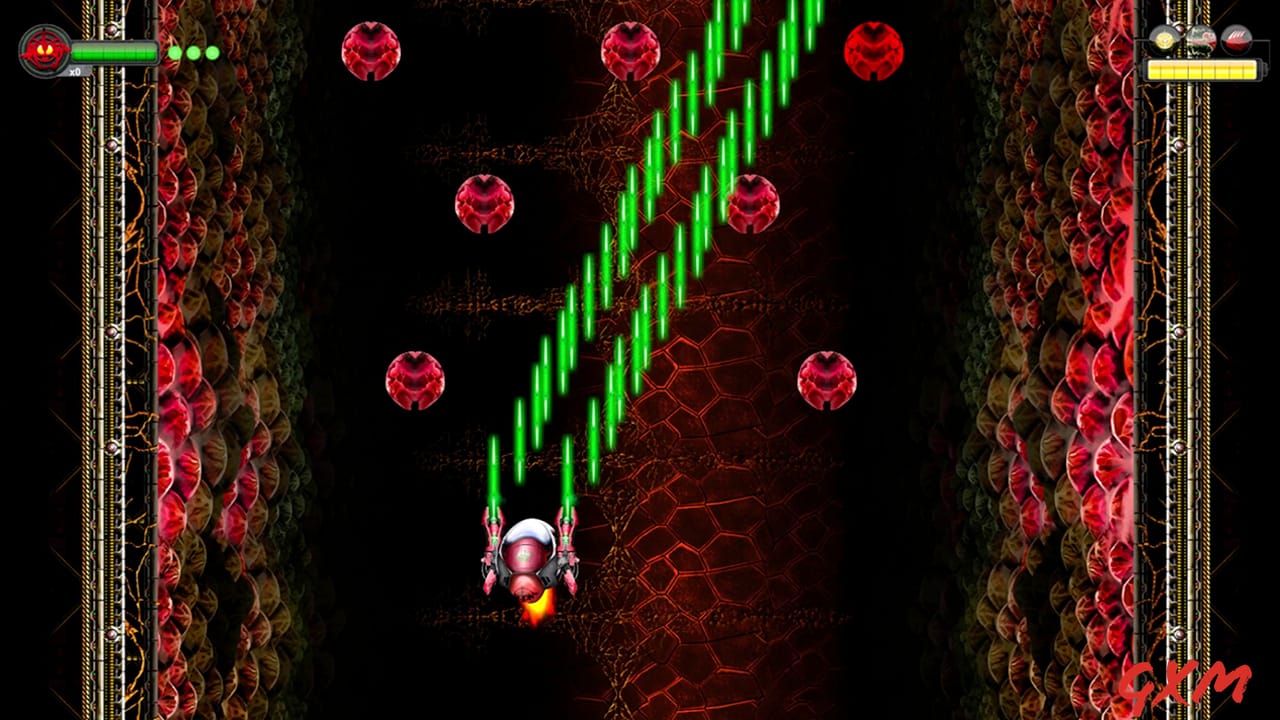Click the red enemy orb near top-center

[x=630, y=50]
